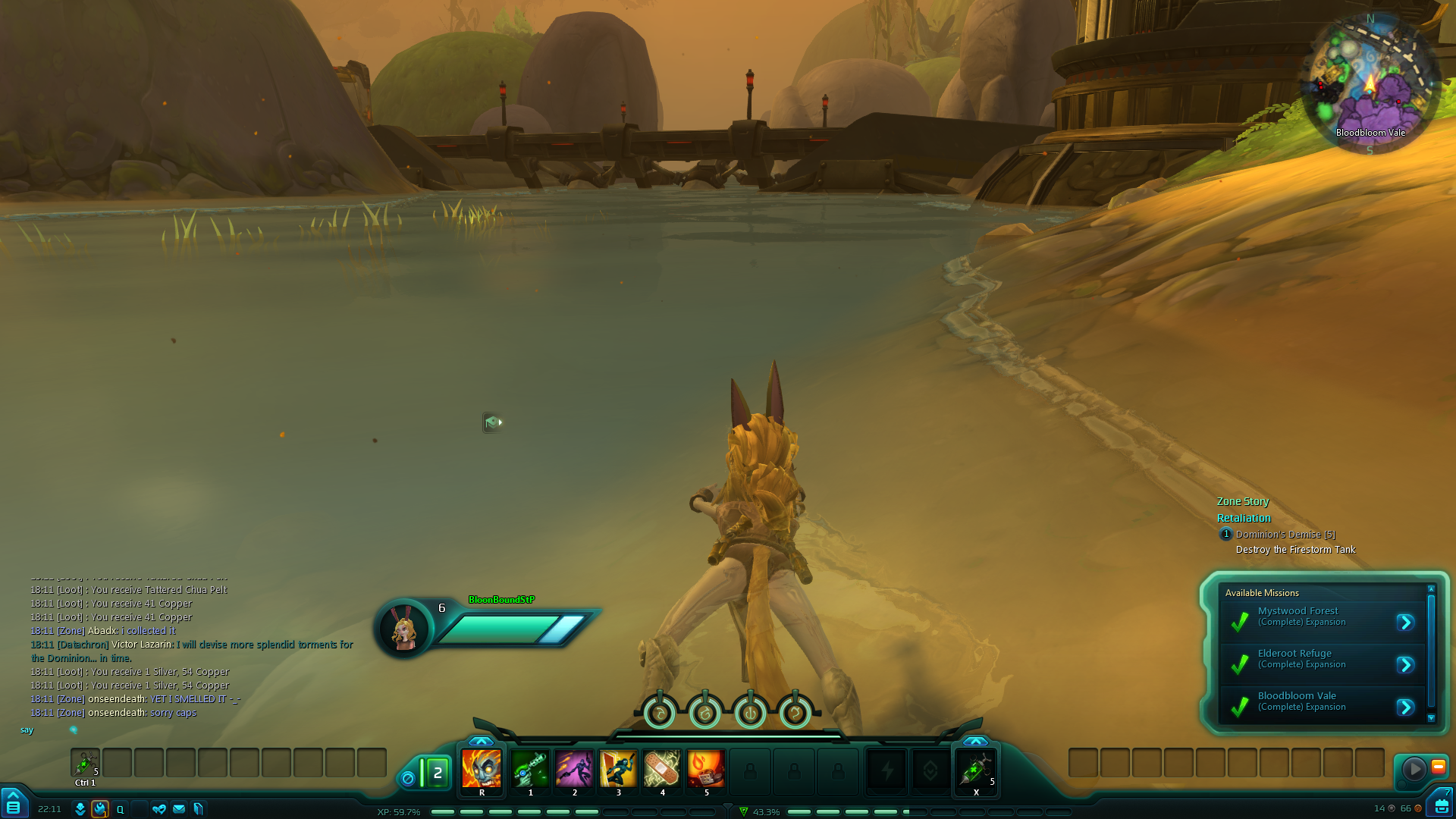The height and width of the screenshot is (819, 1456).
Task: Use the purple dash shot ability
Action: [574, 769]
